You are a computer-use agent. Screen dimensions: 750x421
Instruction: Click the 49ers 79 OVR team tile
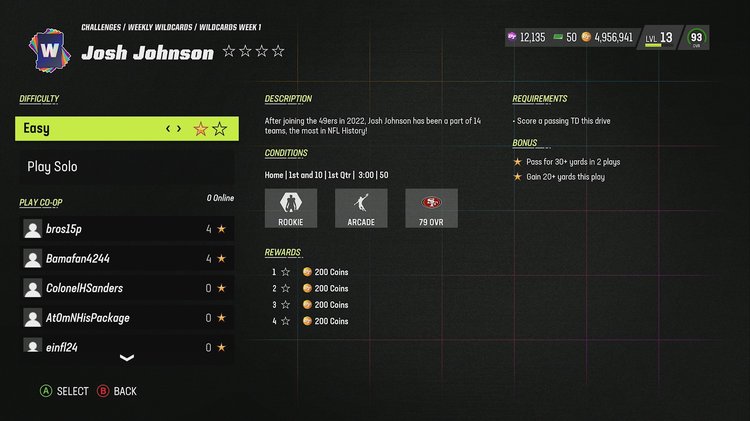tap(431, 208)
